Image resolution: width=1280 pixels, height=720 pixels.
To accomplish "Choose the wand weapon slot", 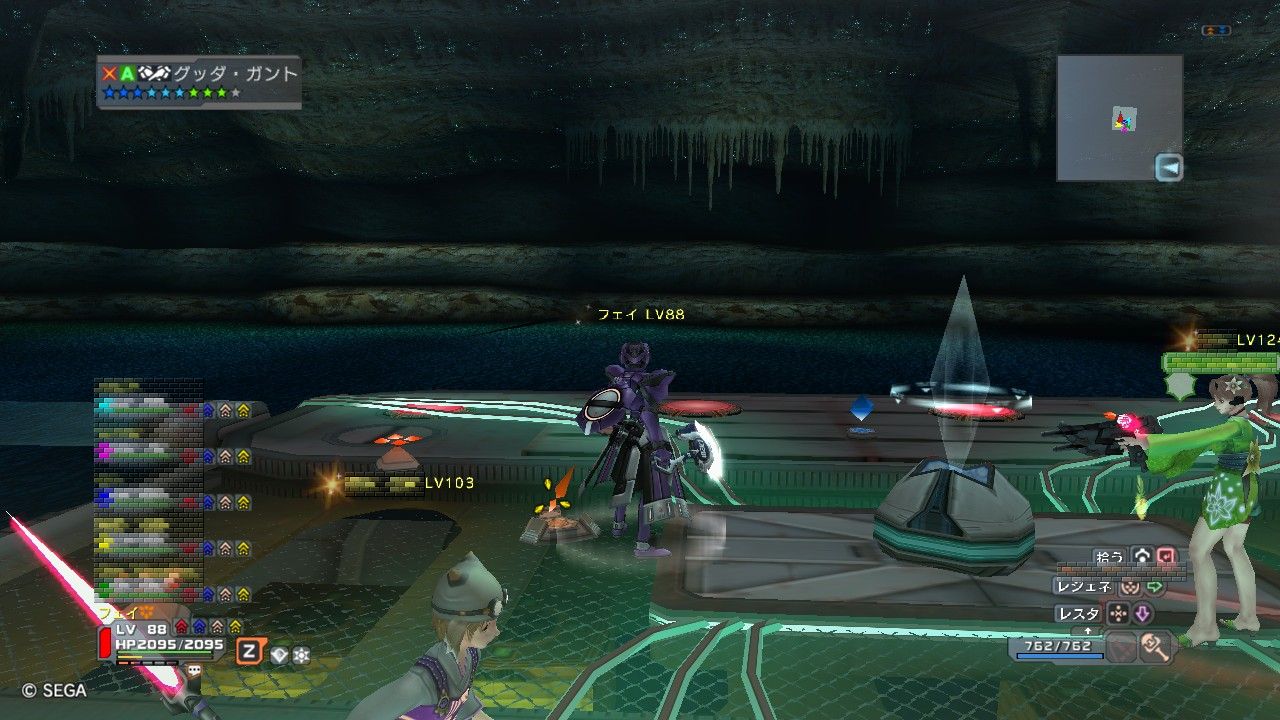I will [1157, 647].
